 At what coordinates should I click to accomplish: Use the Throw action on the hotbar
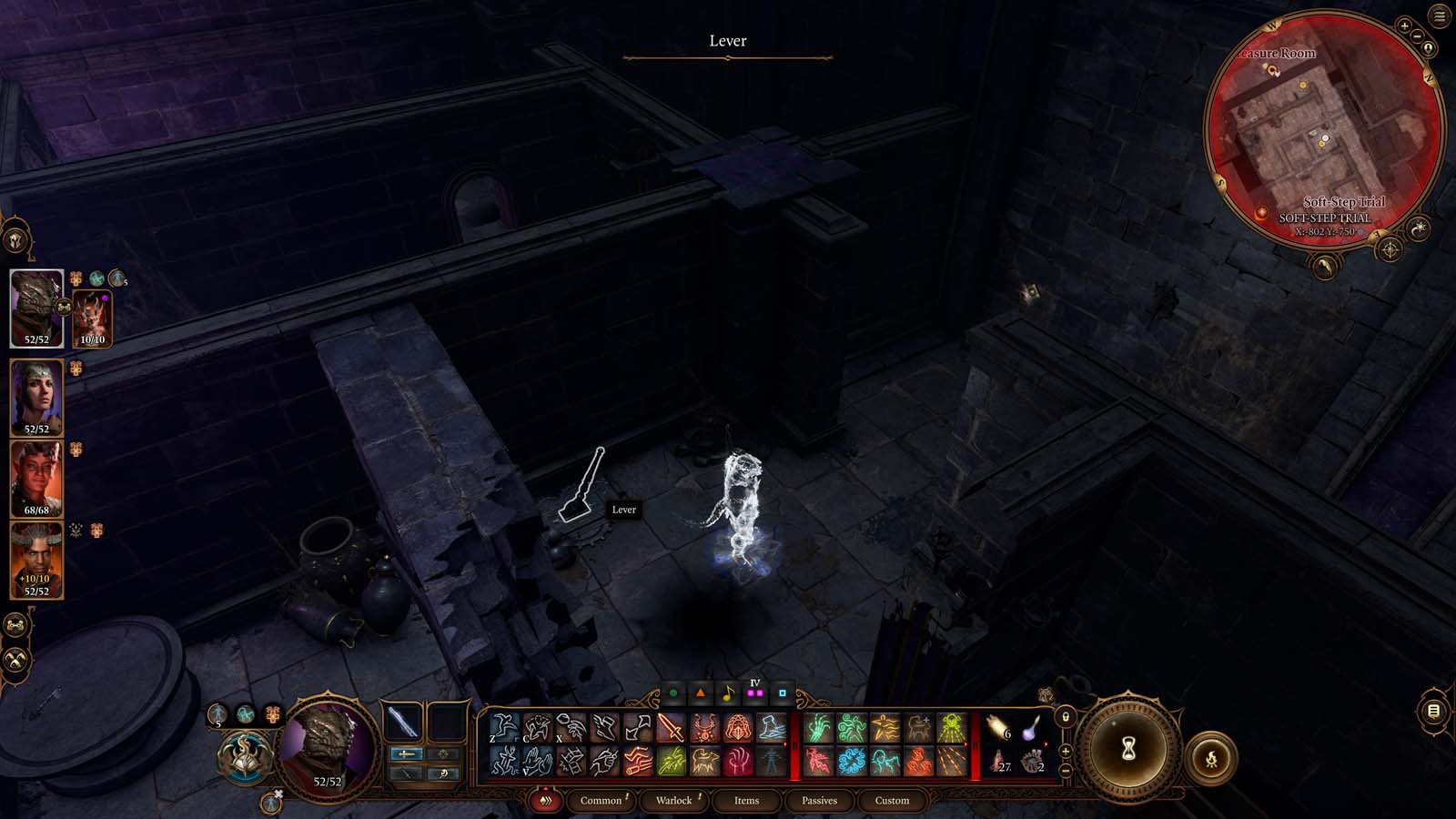coord(571,727)
